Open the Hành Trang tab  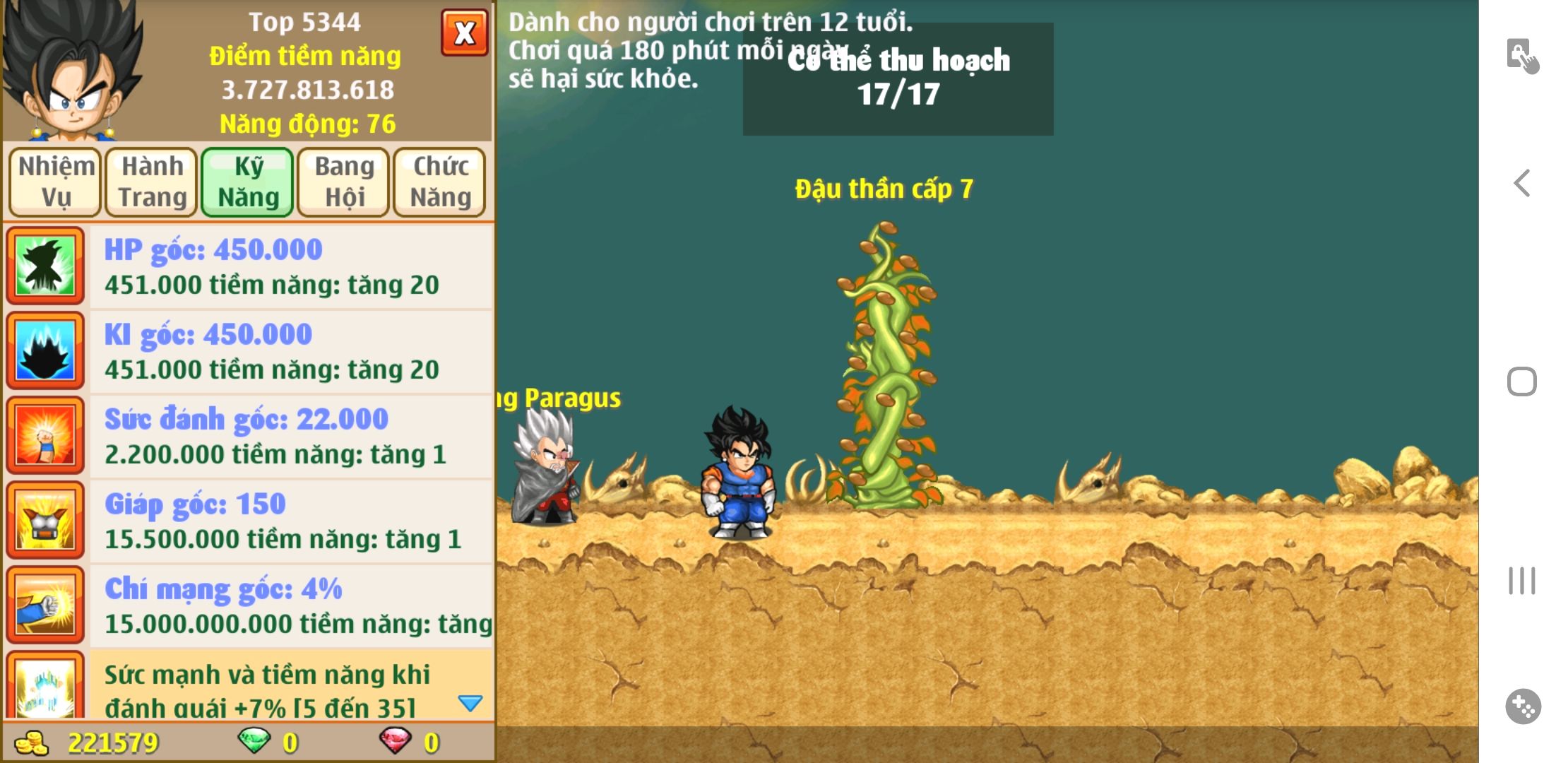point(152,182)
